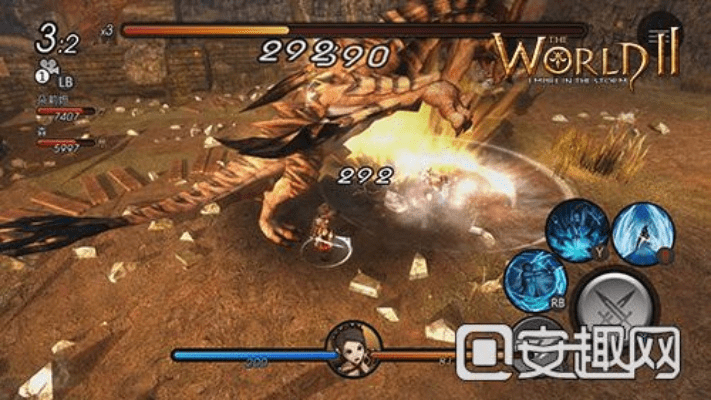This screenshot has height=400, width=711.
Task: Trigger the swirling blue skill marked RB
Action: coord(535,280)
